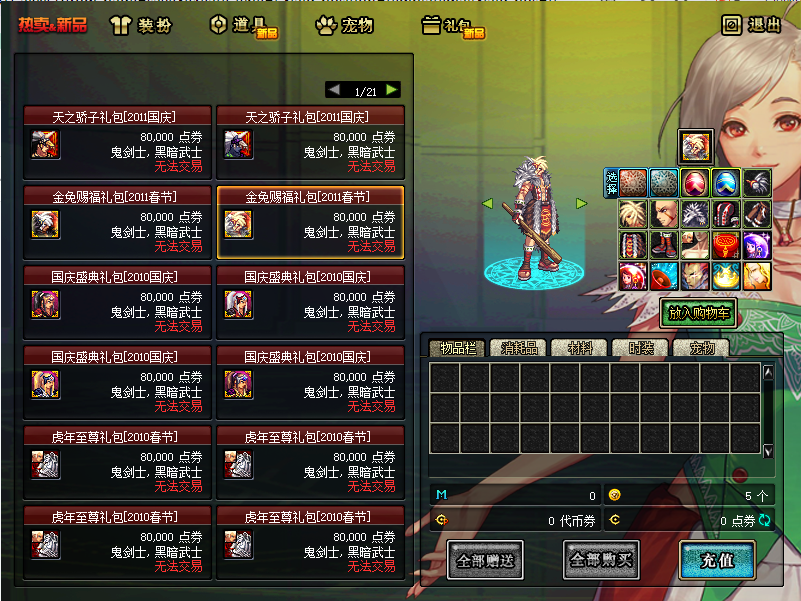This screenshot has width=801, height=601.
Task: Click the 选择 select button beside the icons
Action: click(611, 183)
